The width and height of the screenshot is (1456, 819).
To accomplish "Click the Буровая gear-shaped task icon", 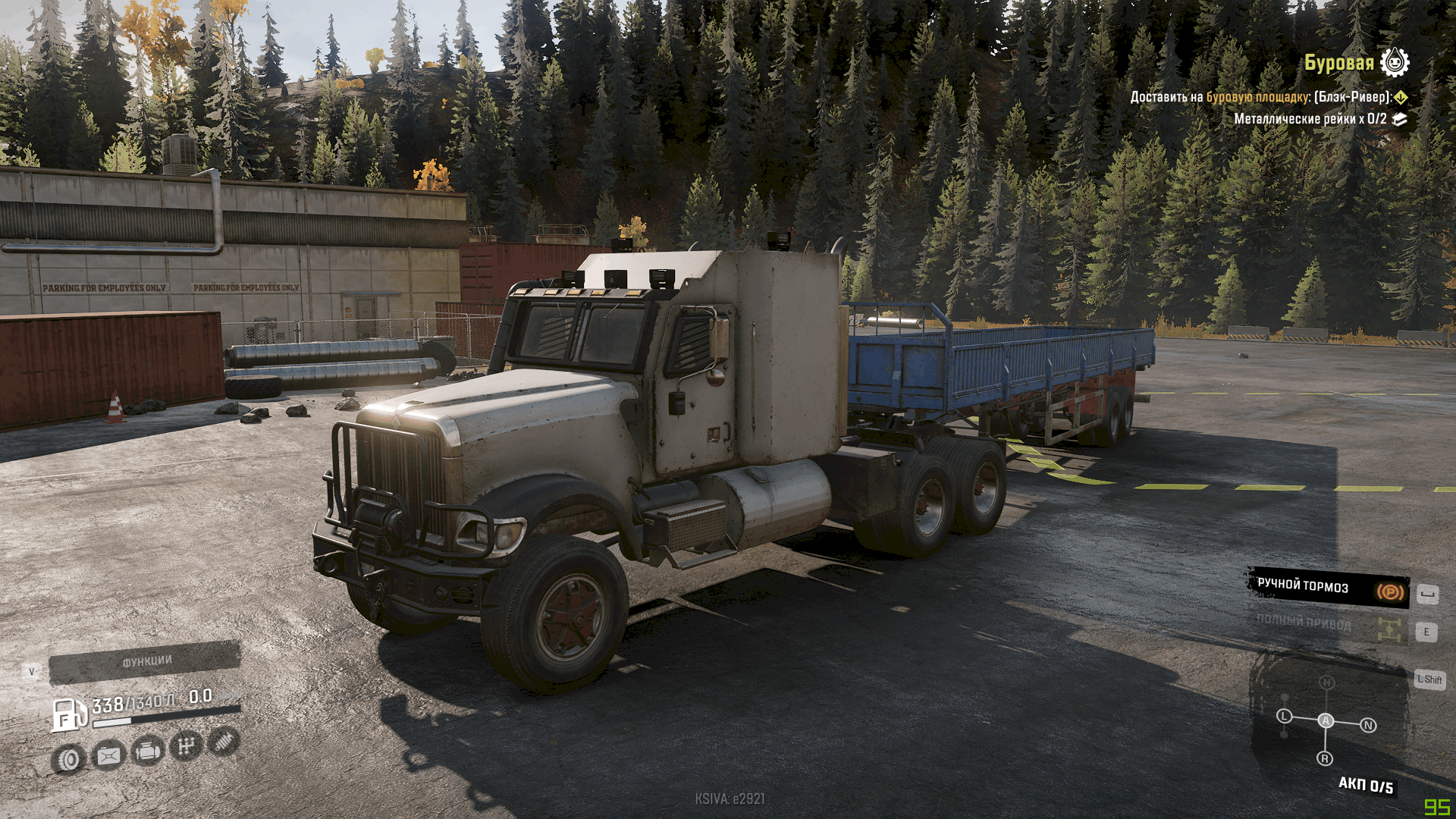I will (x=1395, y=62).
